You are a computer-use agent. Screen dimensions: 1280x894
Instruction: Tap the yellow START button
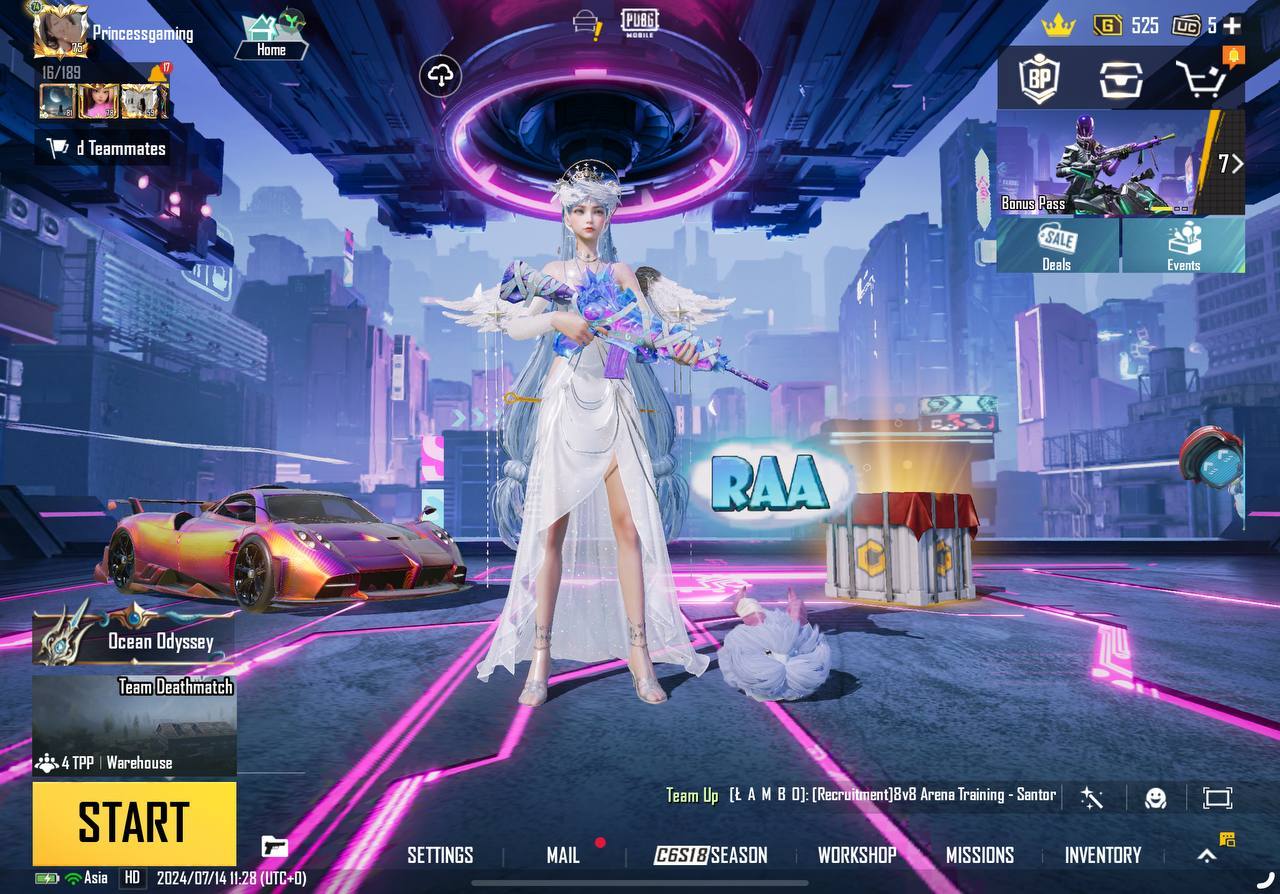point(134,823)
